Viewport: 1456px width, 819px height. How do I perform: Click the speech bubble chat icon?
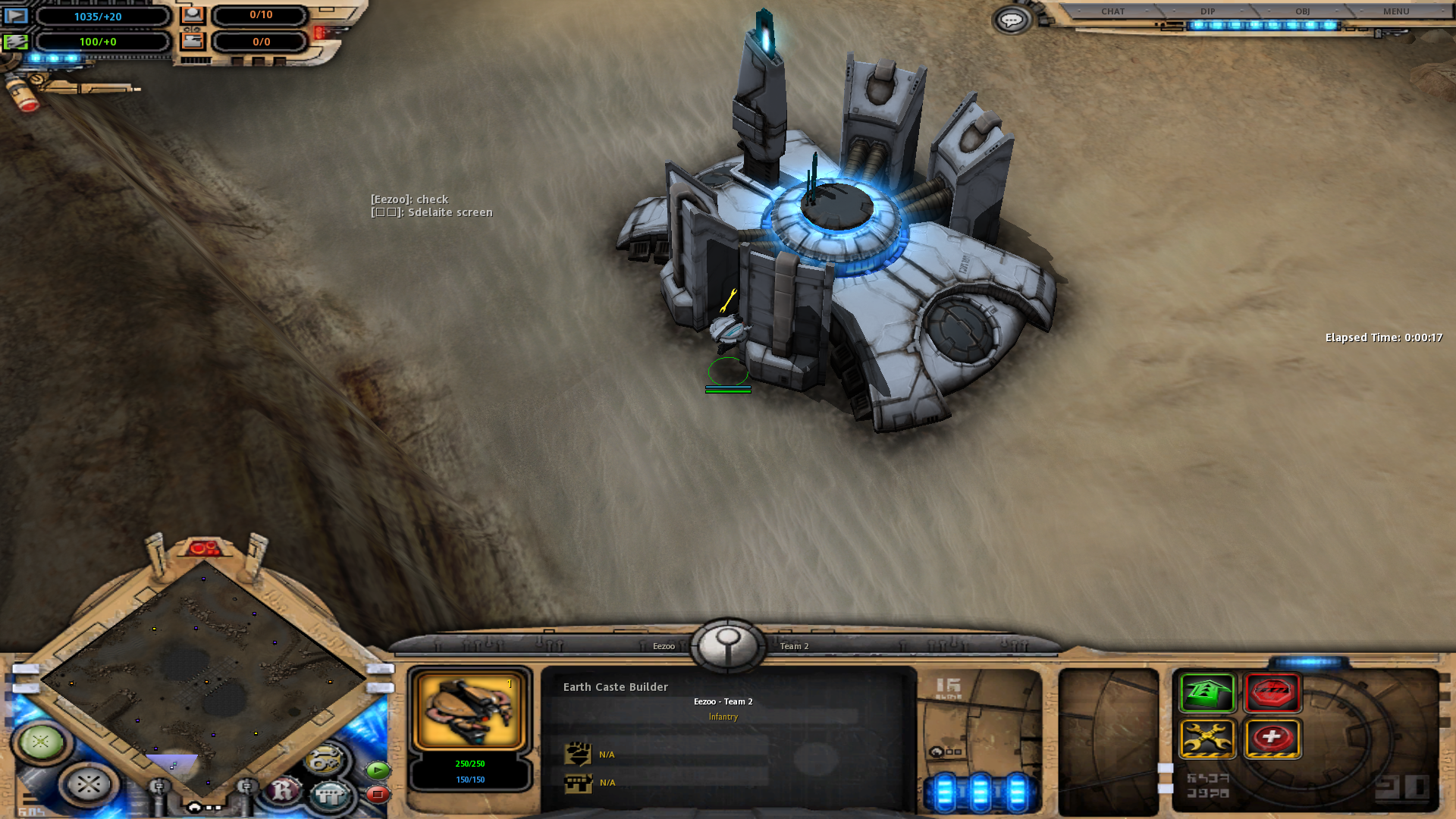pos(1011,20)
